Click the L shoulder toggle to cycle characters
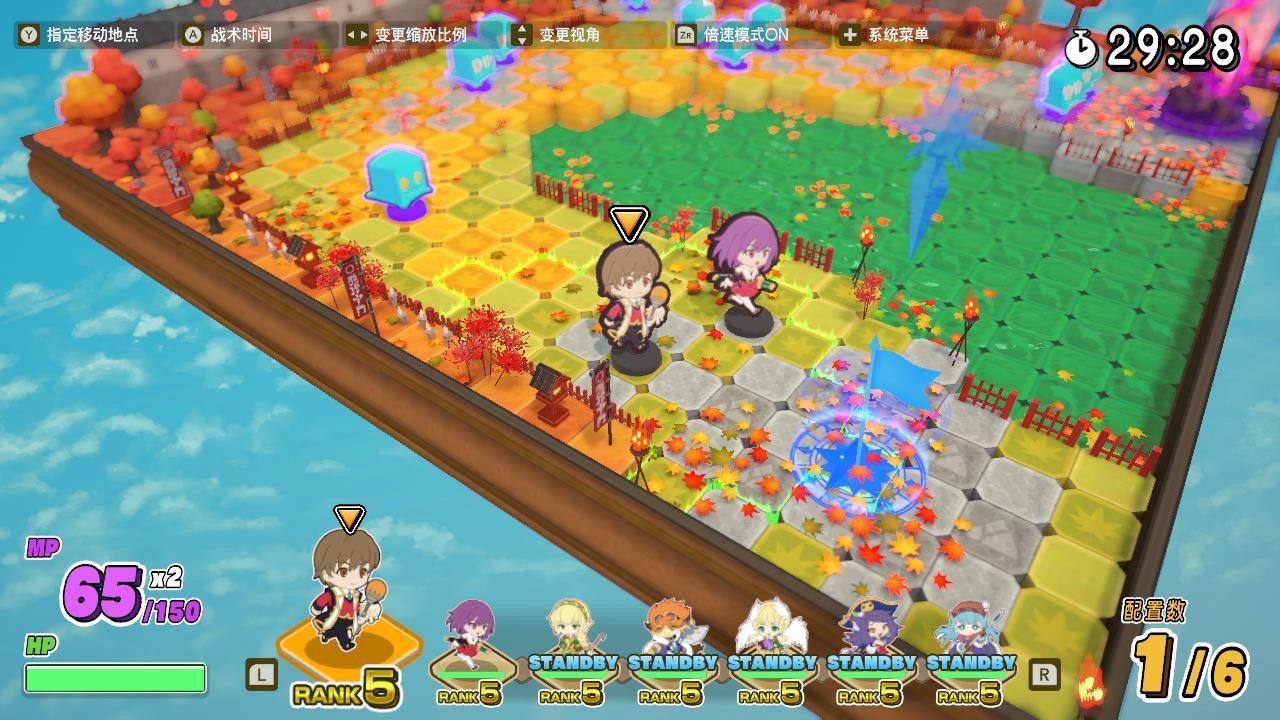This screenshot has width=1280, height=720. tap(262, 677)
